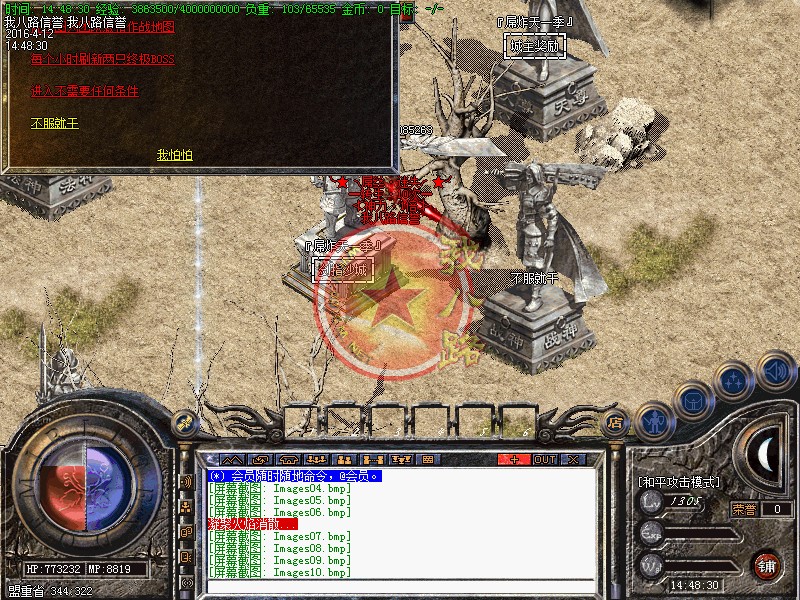Image resolution: width=800 pixels, height=600 pixels.
Task: Choose the 不服就干 dialogue option
Action: click(x=54, y=124)
